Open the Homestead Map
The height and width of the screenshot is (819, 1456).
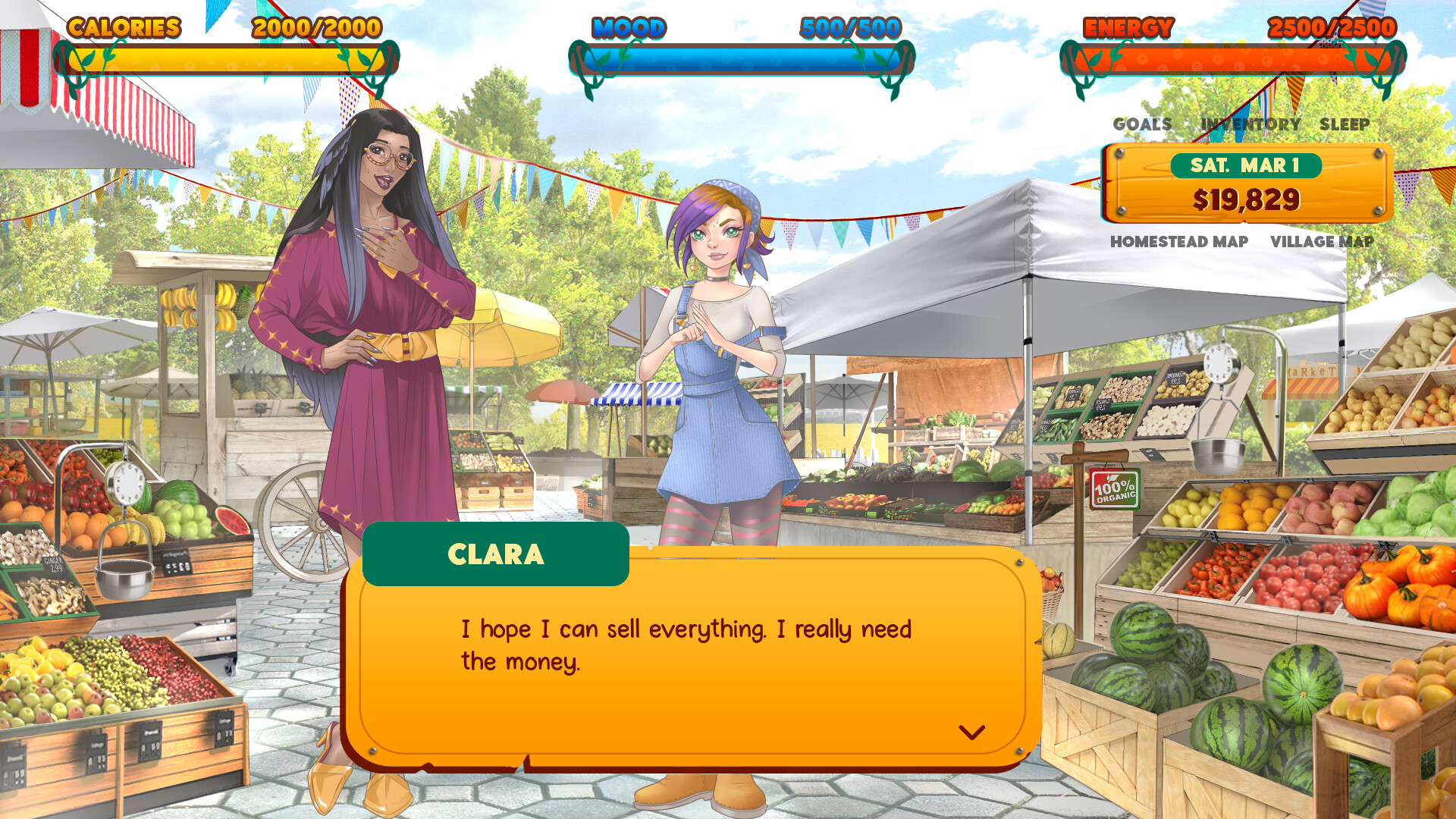1178,242
